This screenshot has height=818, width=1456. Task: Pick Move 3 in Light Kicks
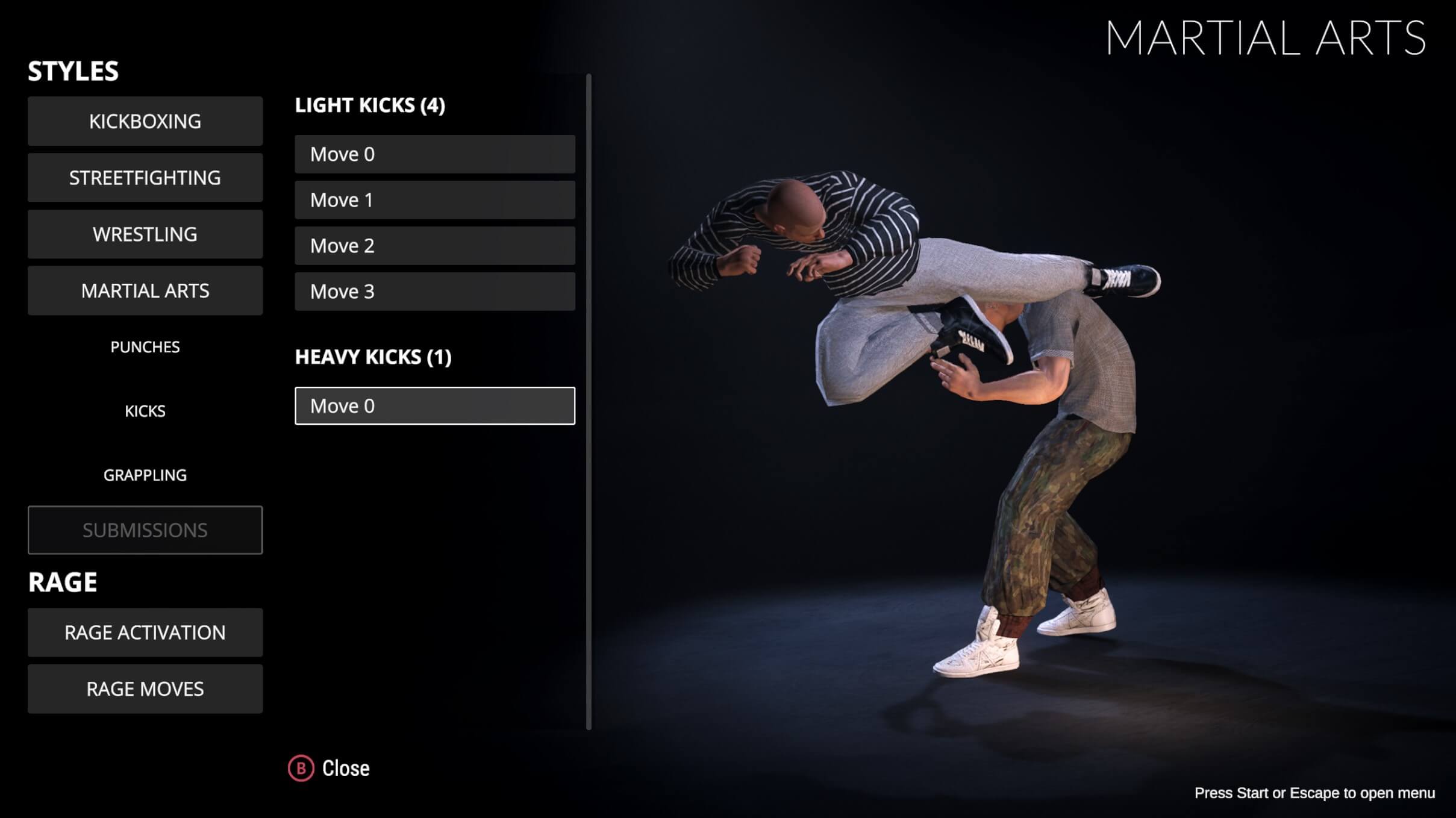[434, 292]
